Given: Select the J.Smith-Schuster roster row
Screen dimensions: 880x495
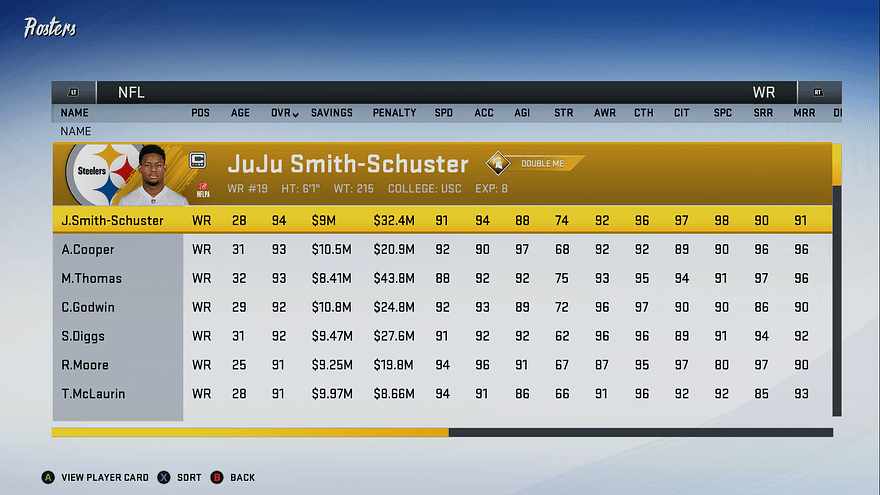Looking at the screenshot, I should tap(112, 220).
